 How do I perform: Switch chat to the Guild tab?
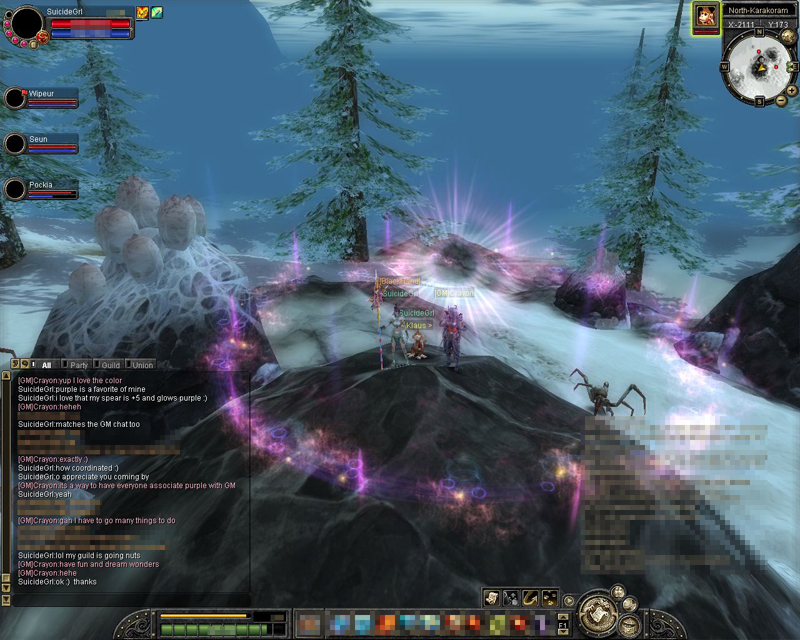pos(110,365)
